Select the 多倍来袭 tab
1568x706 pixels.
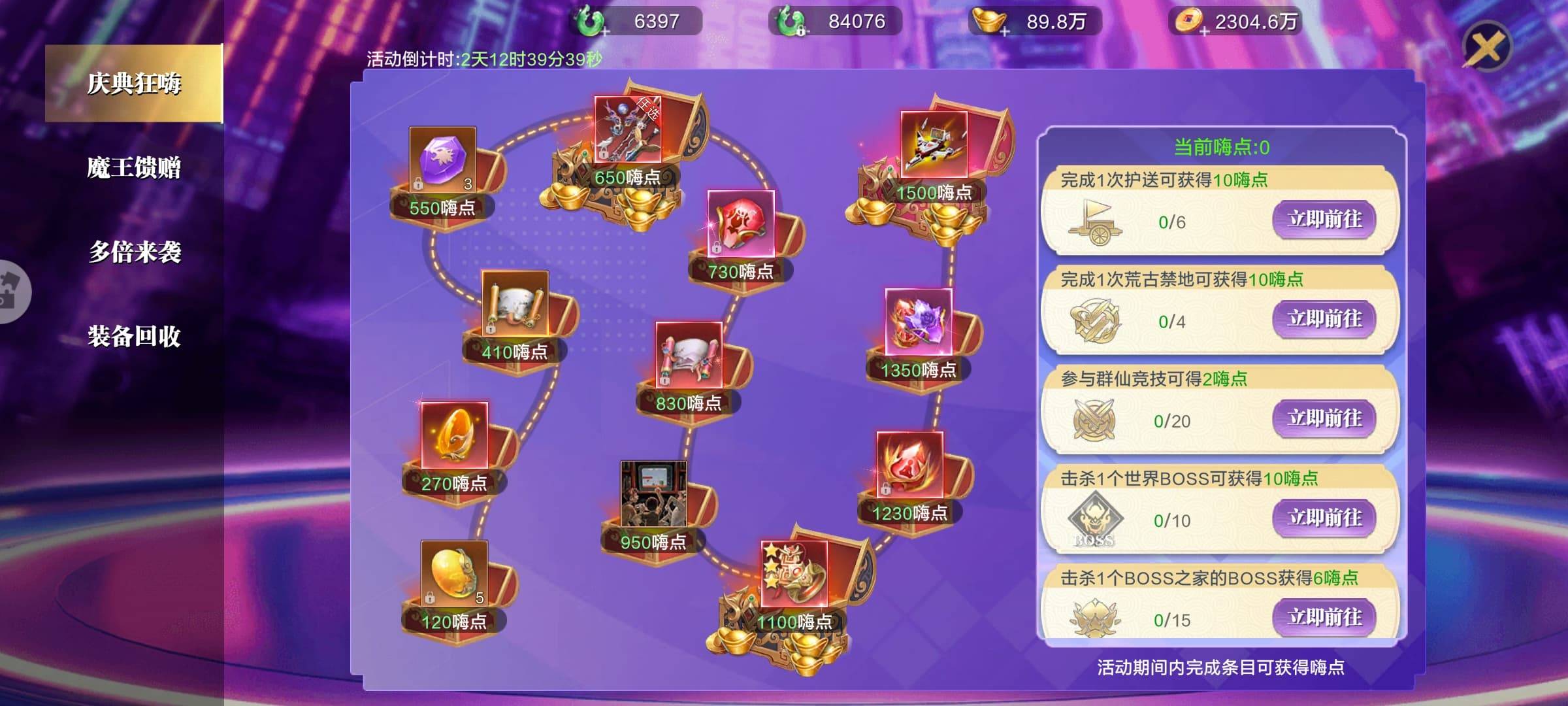pos(134,252)
